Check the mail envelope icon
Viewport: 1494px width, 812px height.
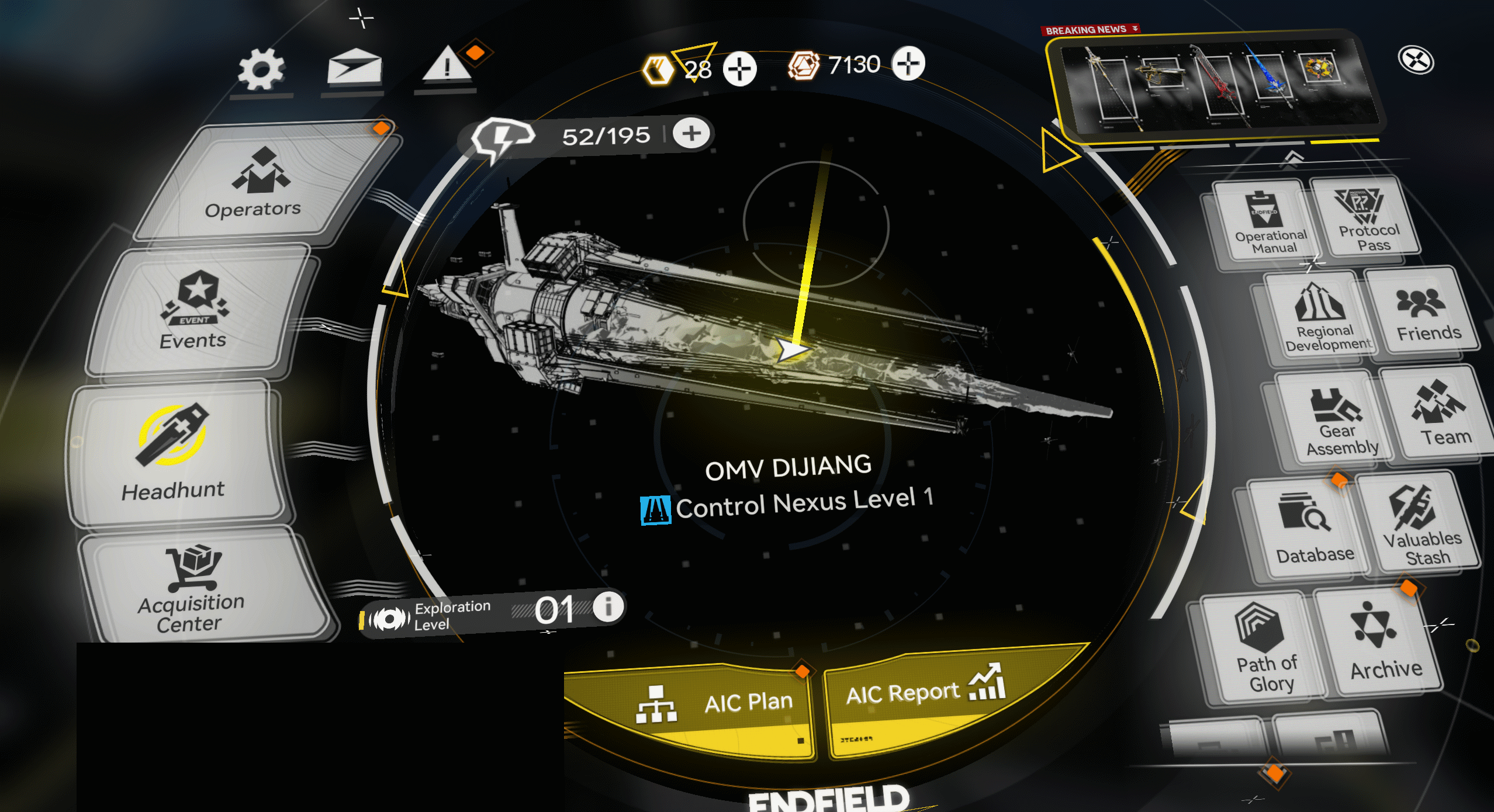[354, 67]
